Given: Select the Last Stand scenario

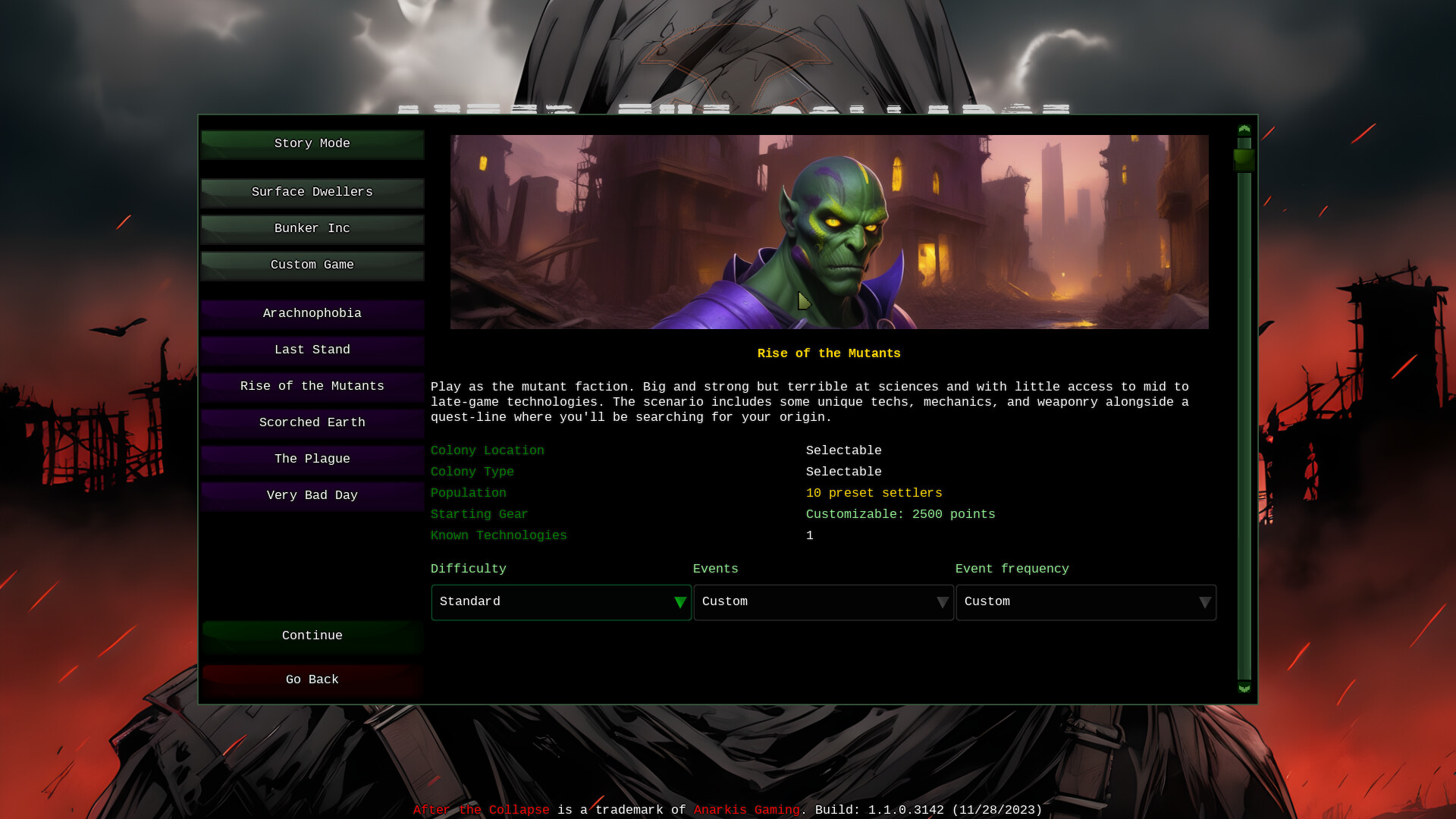Looking at the screenshot, I should 312,350.
